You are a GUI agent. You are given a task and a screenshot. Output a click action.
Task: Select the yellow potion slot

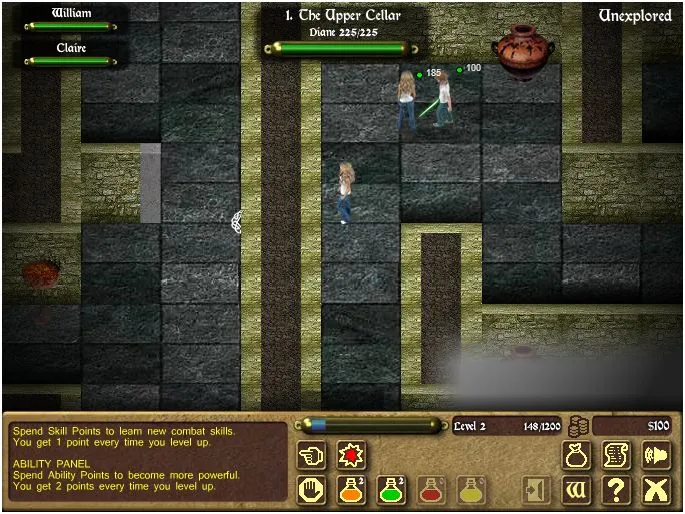[x=471, y=490]
